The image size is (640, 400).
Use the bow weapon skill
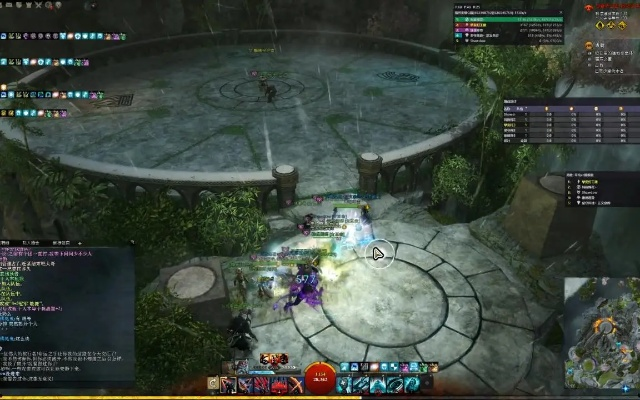pos(297,385)
